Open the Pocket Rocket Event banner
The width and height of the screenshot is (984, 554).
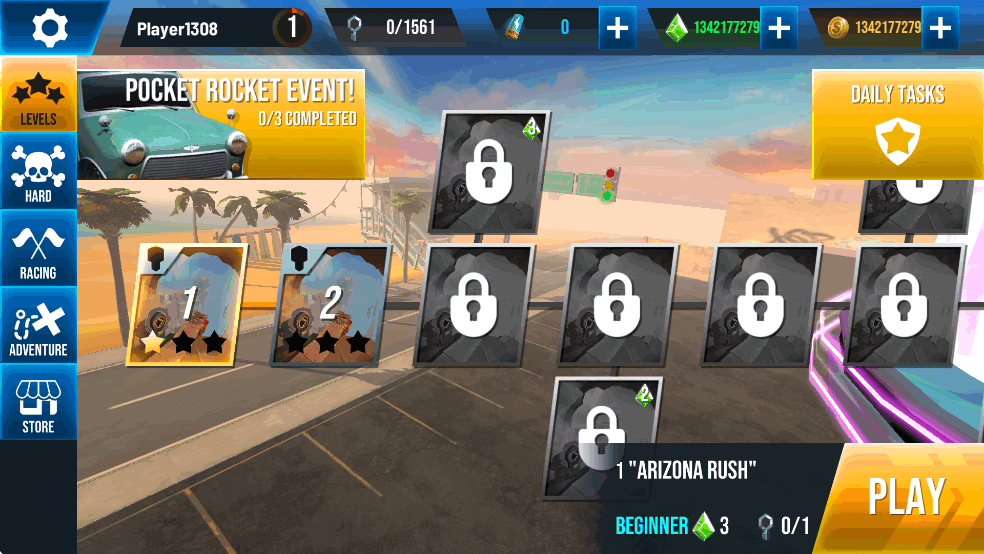(x=220, y=122)
